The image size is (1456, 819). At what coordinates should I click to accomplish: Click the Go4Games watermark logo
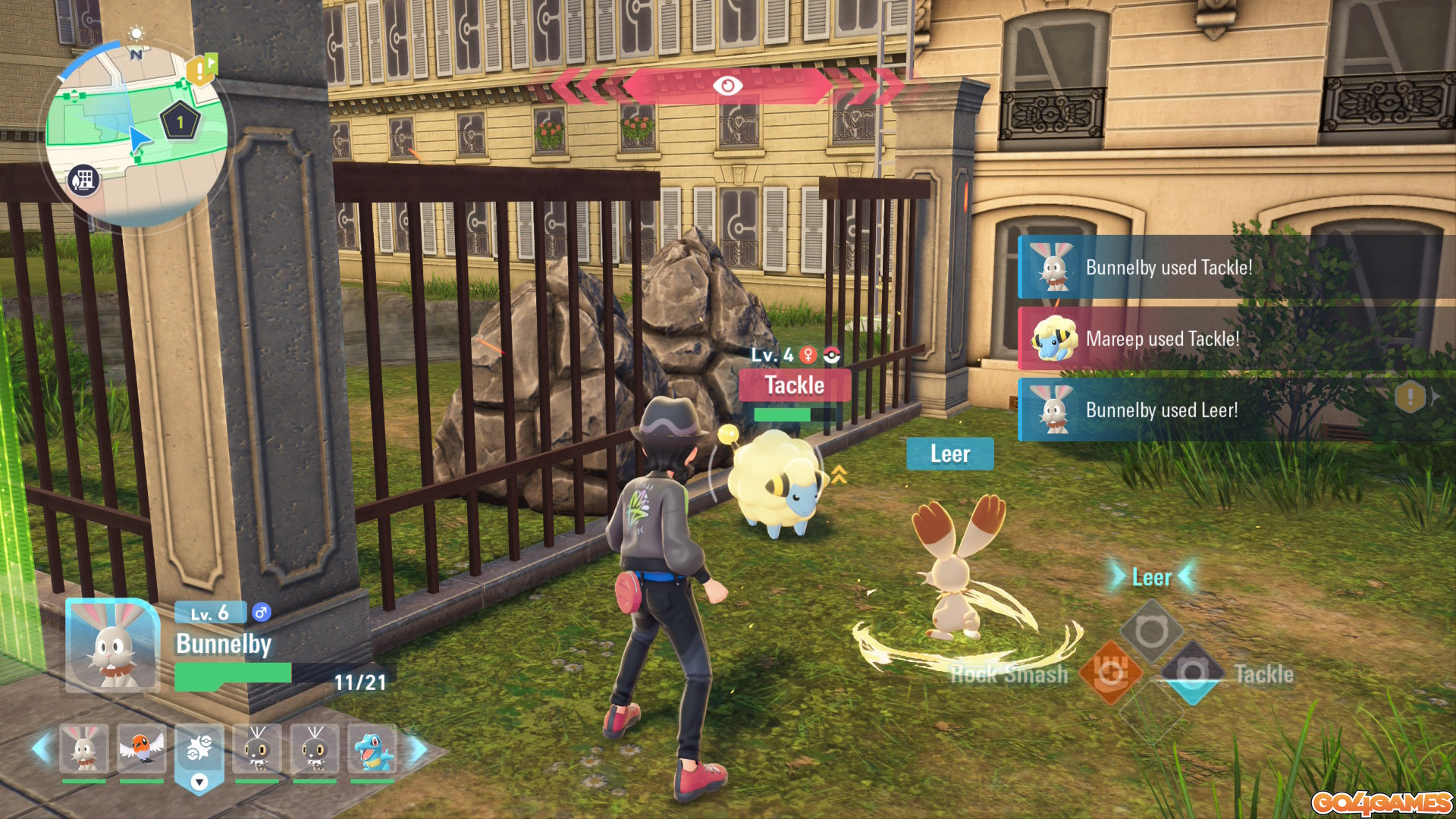point(1381,802)
